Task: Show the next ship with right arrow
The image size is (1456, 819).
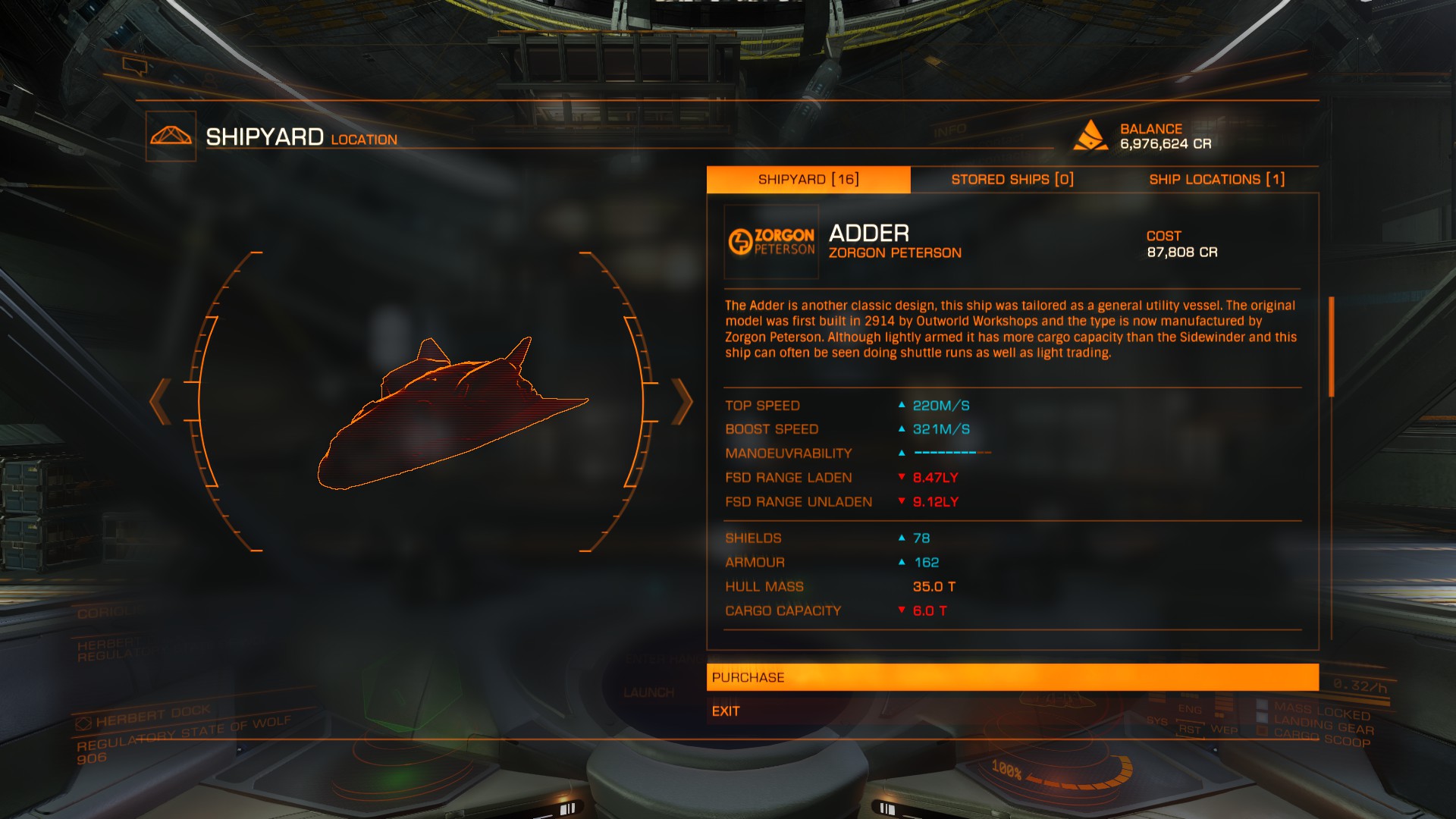Action: [682, 401]
